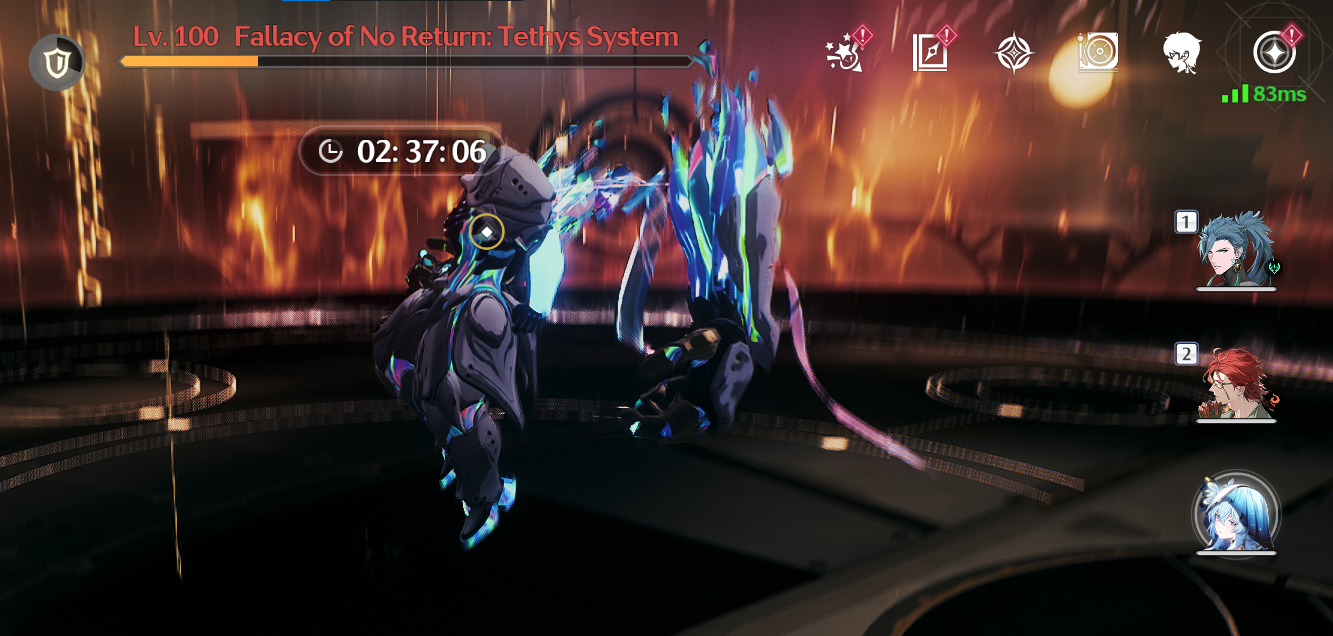This screenshot has width=1333, height=636.
Task: Open the turntable record player icon
Action: tap(1098, 53)
